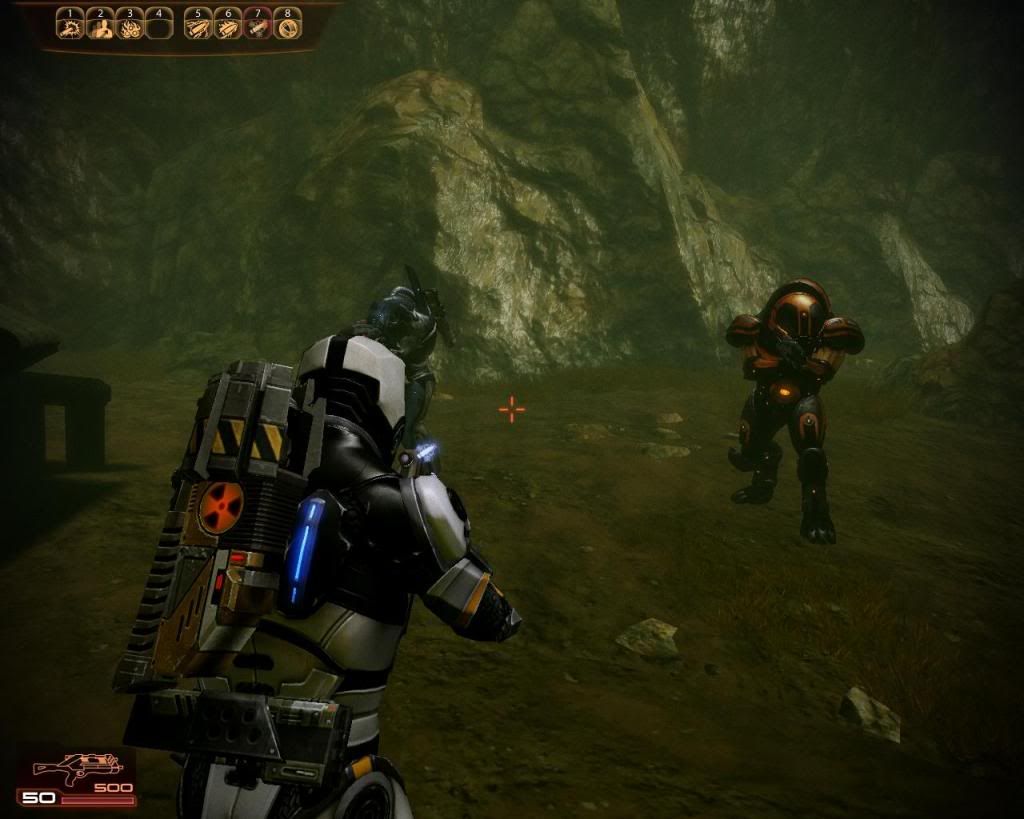
Task: Use the two-figures power in slot 2
Action: pyautogui.click(x=99, y=27)
